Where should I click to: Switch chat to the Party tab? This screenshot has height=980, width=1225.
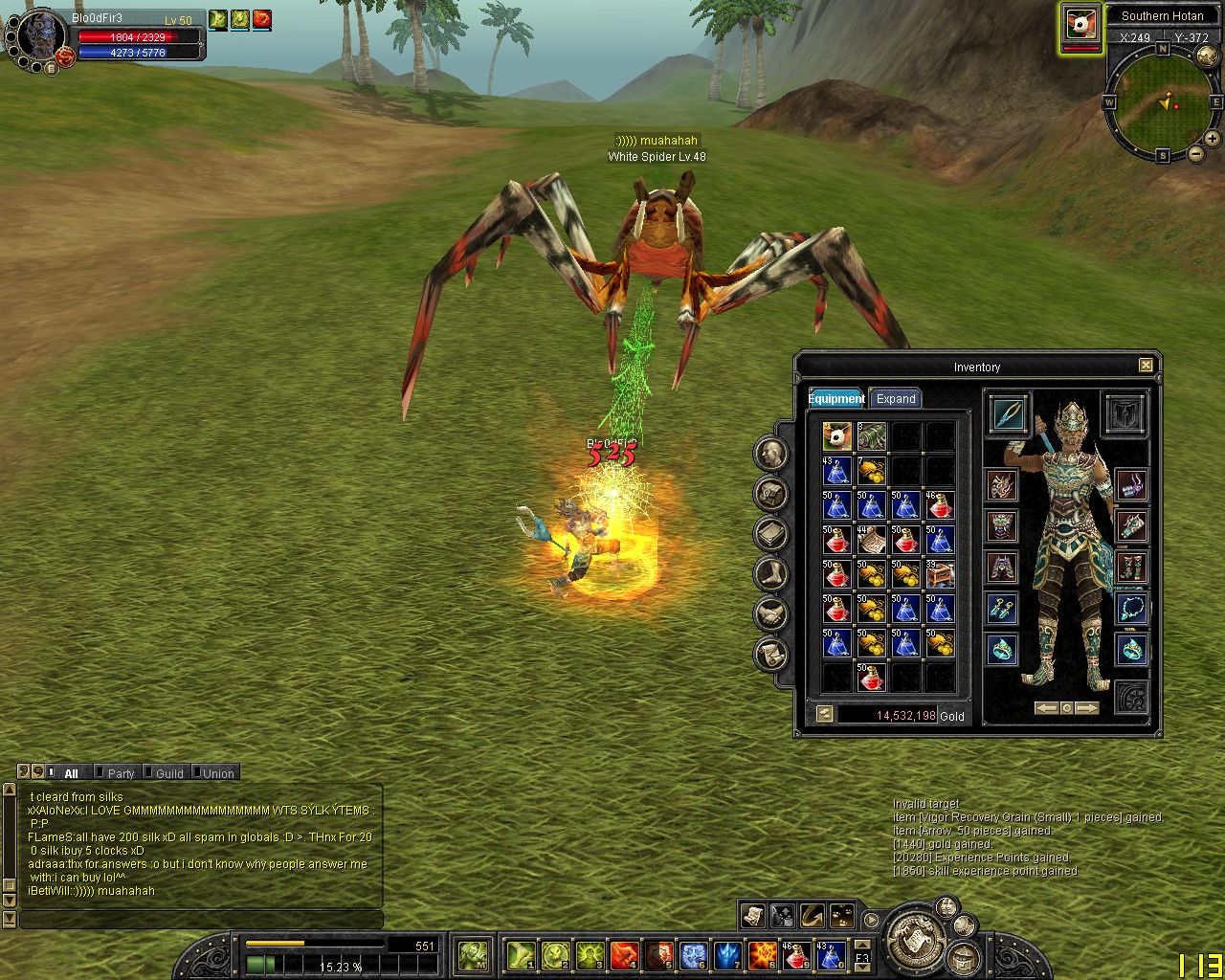[121, 773]
